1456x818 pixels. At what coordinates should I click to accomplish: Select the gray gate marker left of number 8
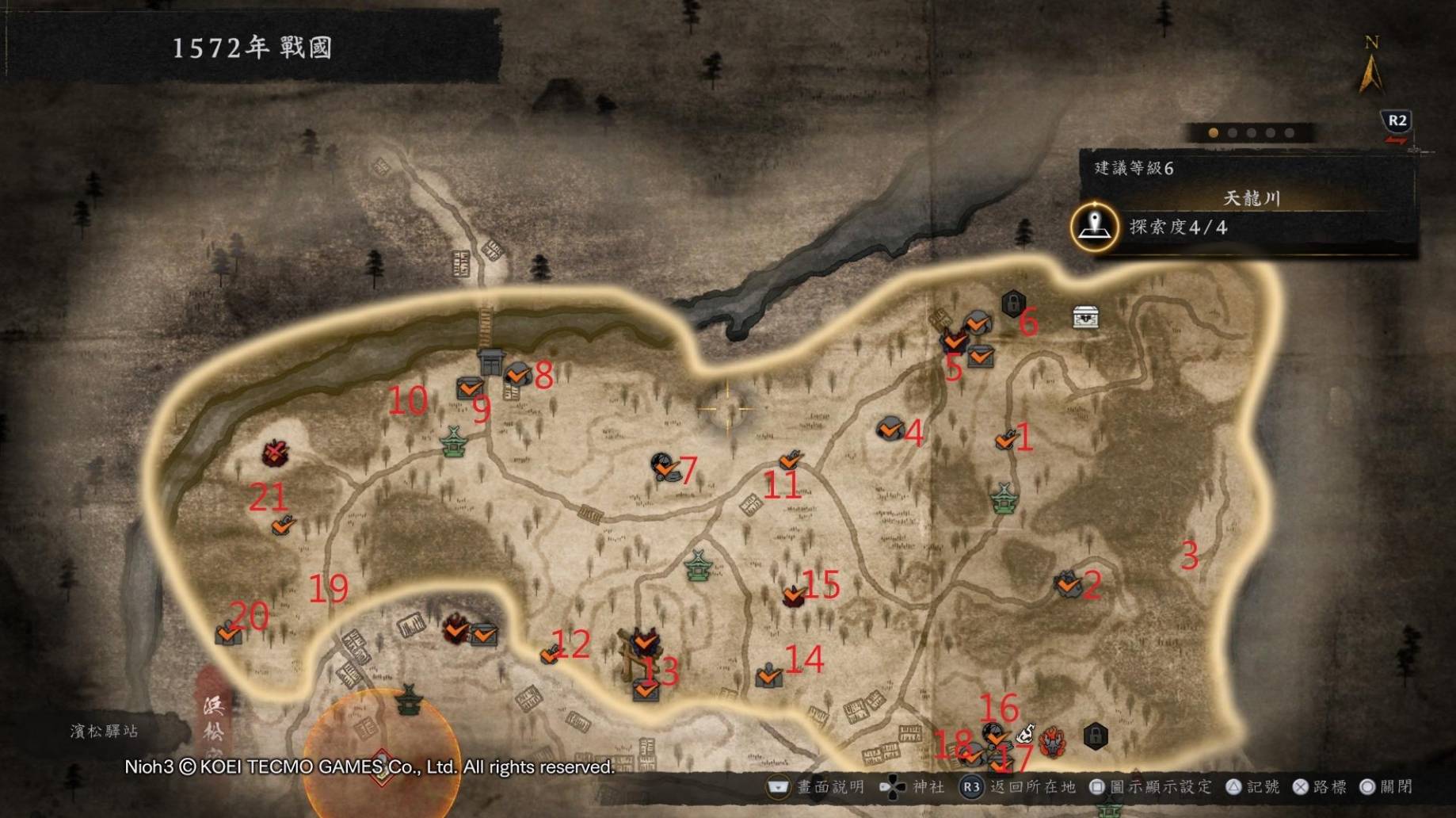point(491,362)
